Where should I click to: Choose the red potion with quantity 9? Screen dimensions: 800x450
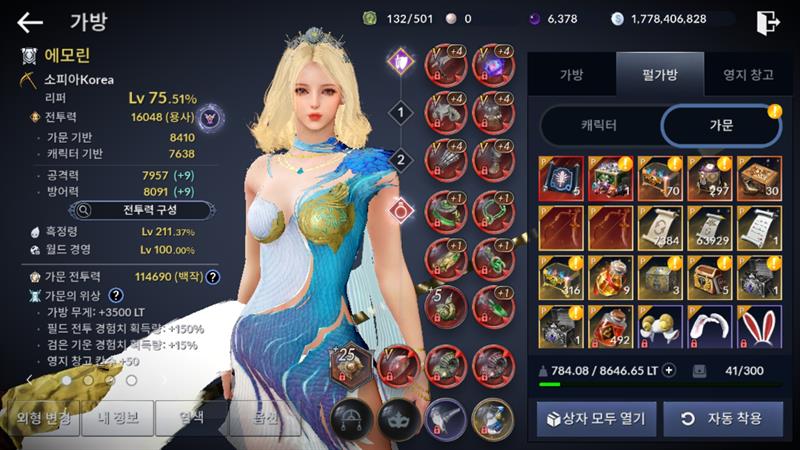tap(611, 275)
